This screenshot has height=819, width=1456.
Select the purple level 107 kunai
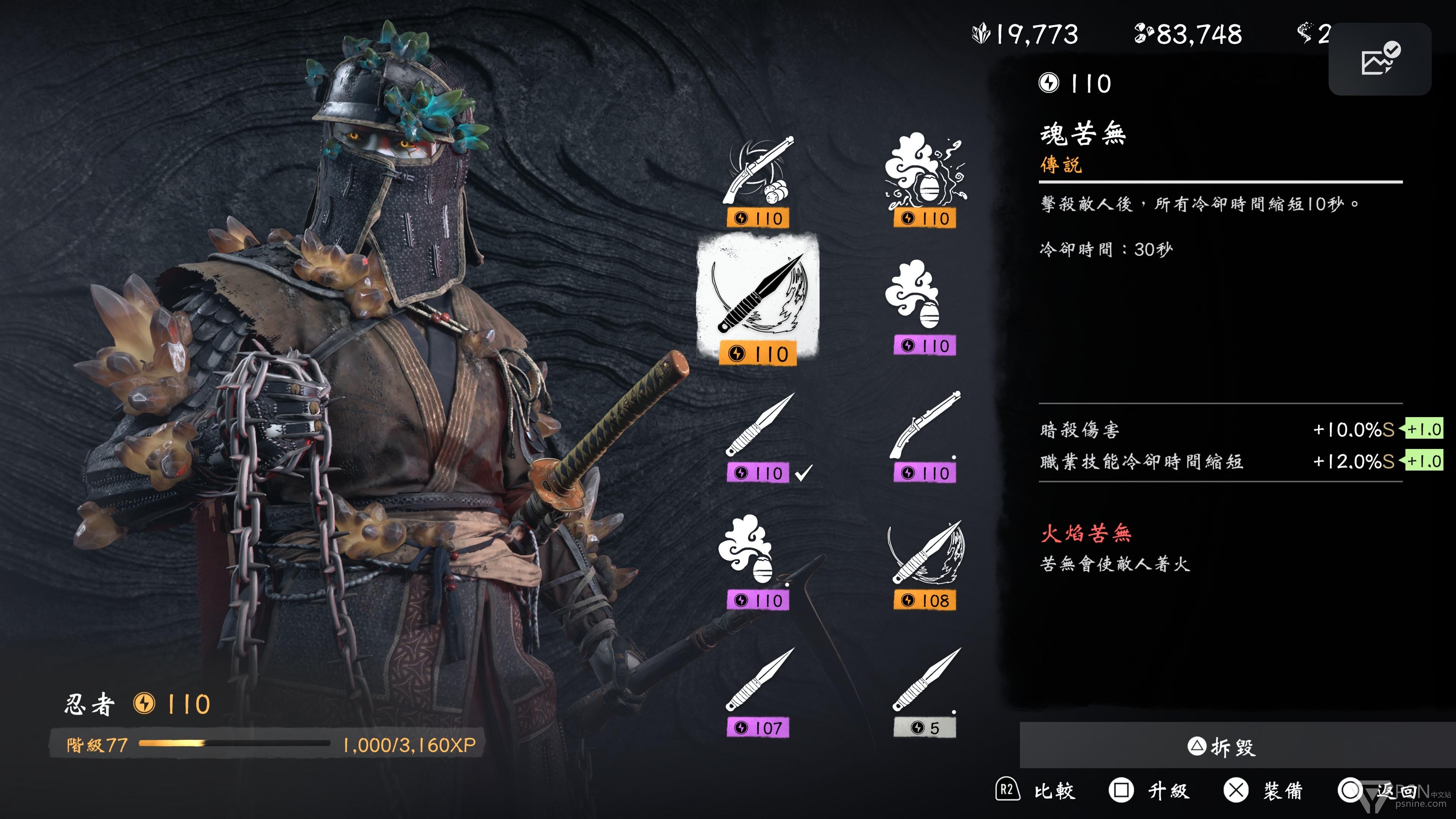tap(758, 692)
